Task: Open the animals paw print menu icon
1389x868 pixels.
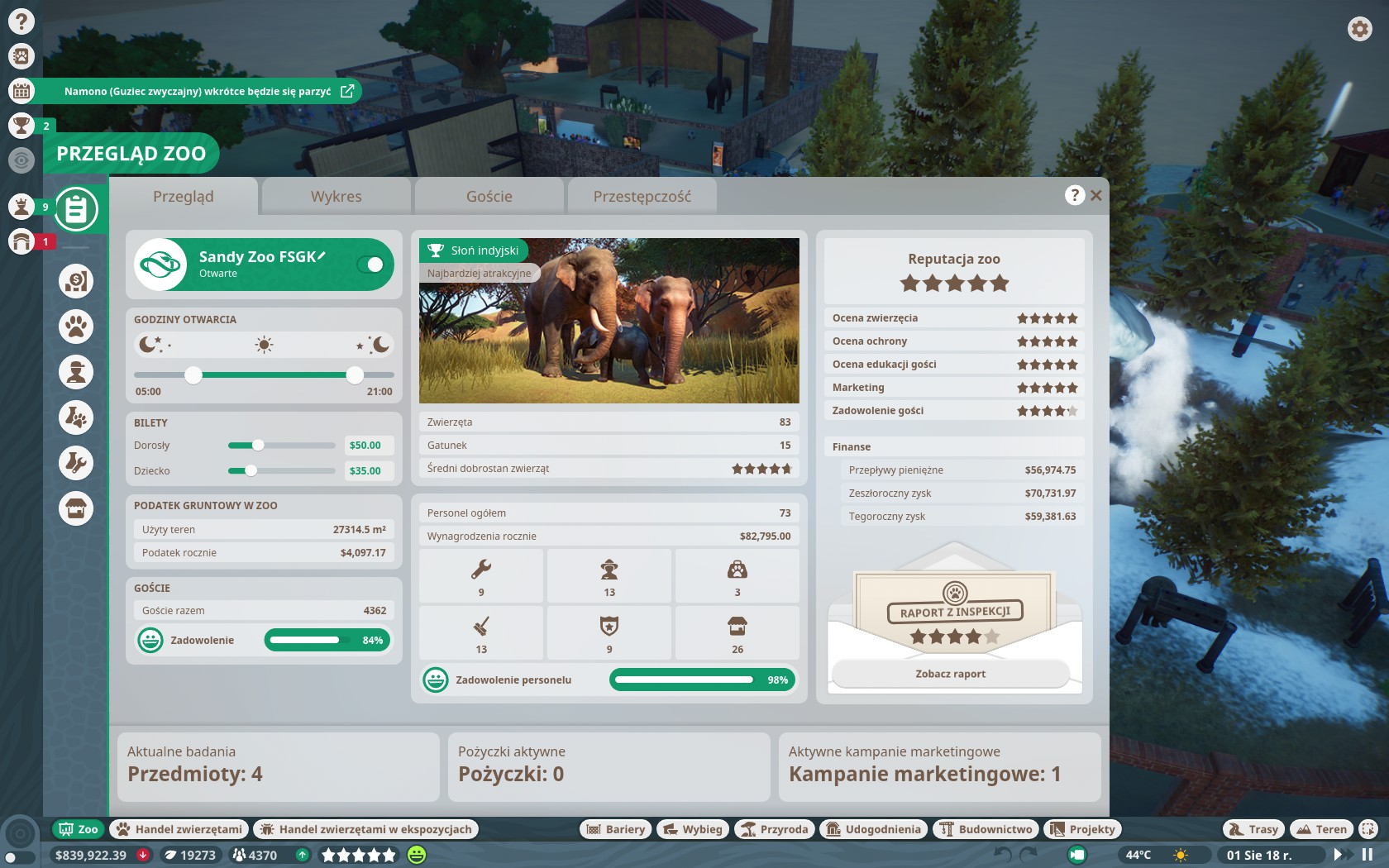Action: [76, 327]
